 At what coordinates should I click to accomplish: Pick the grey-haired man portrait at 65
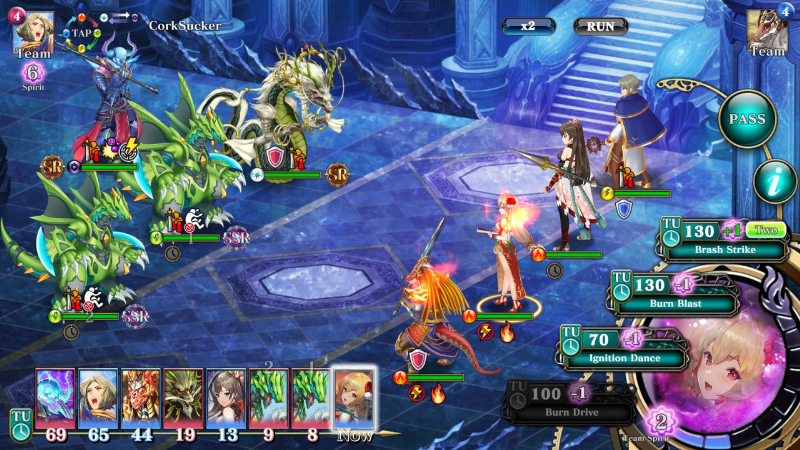97,399
